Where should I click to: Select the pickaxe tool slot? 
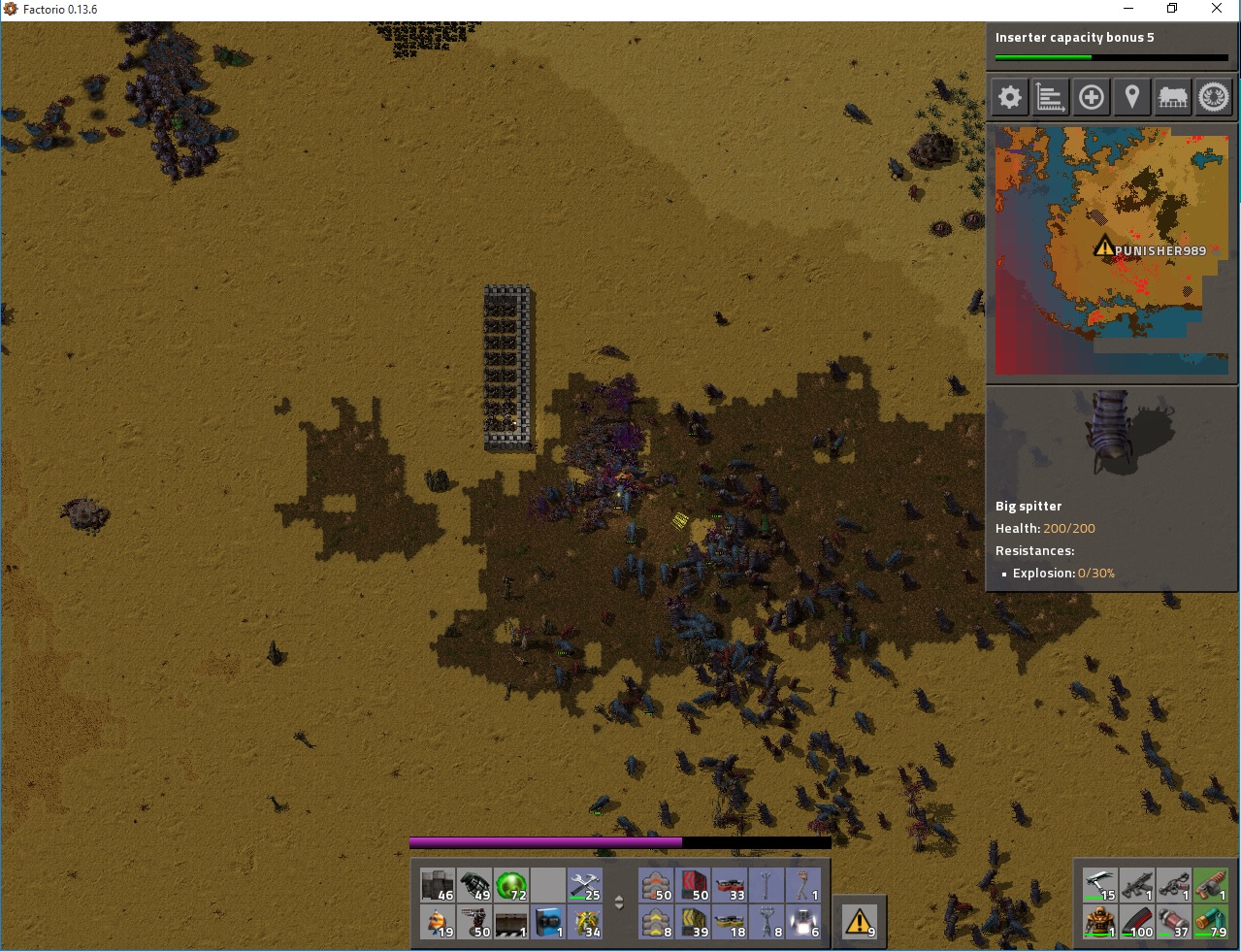pyautogui.click(x=1100, y=885)
